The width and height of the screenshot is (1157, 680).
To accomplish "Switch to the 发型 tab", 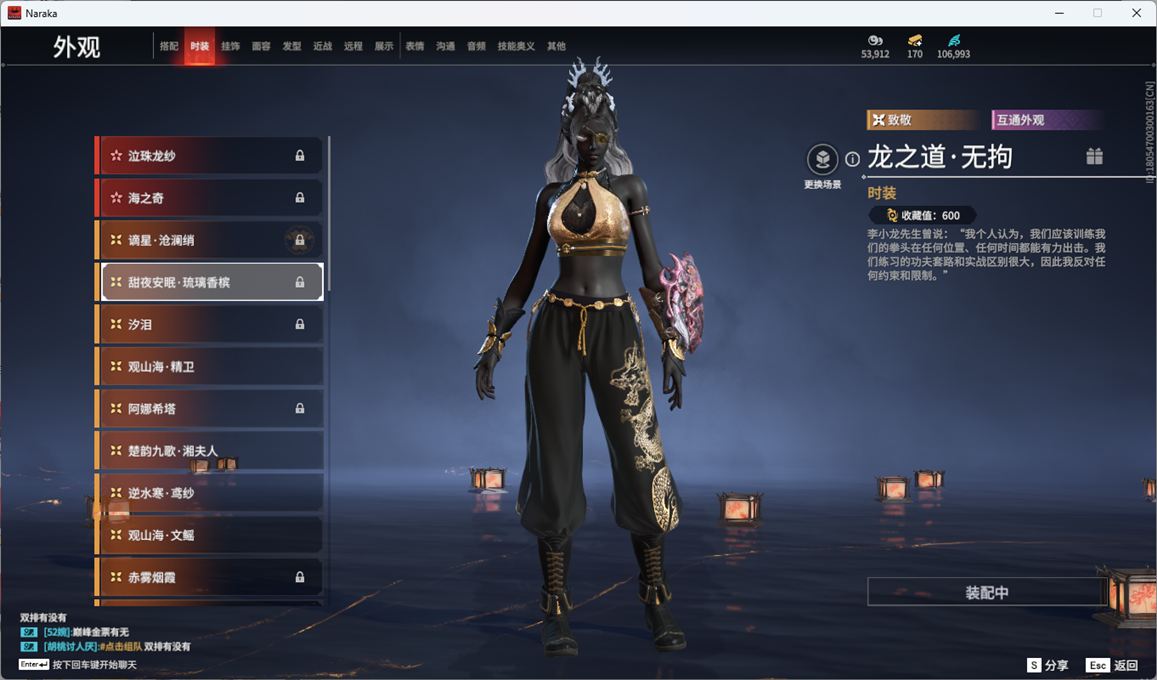I will pyautogui.click(x=292, y=46).
